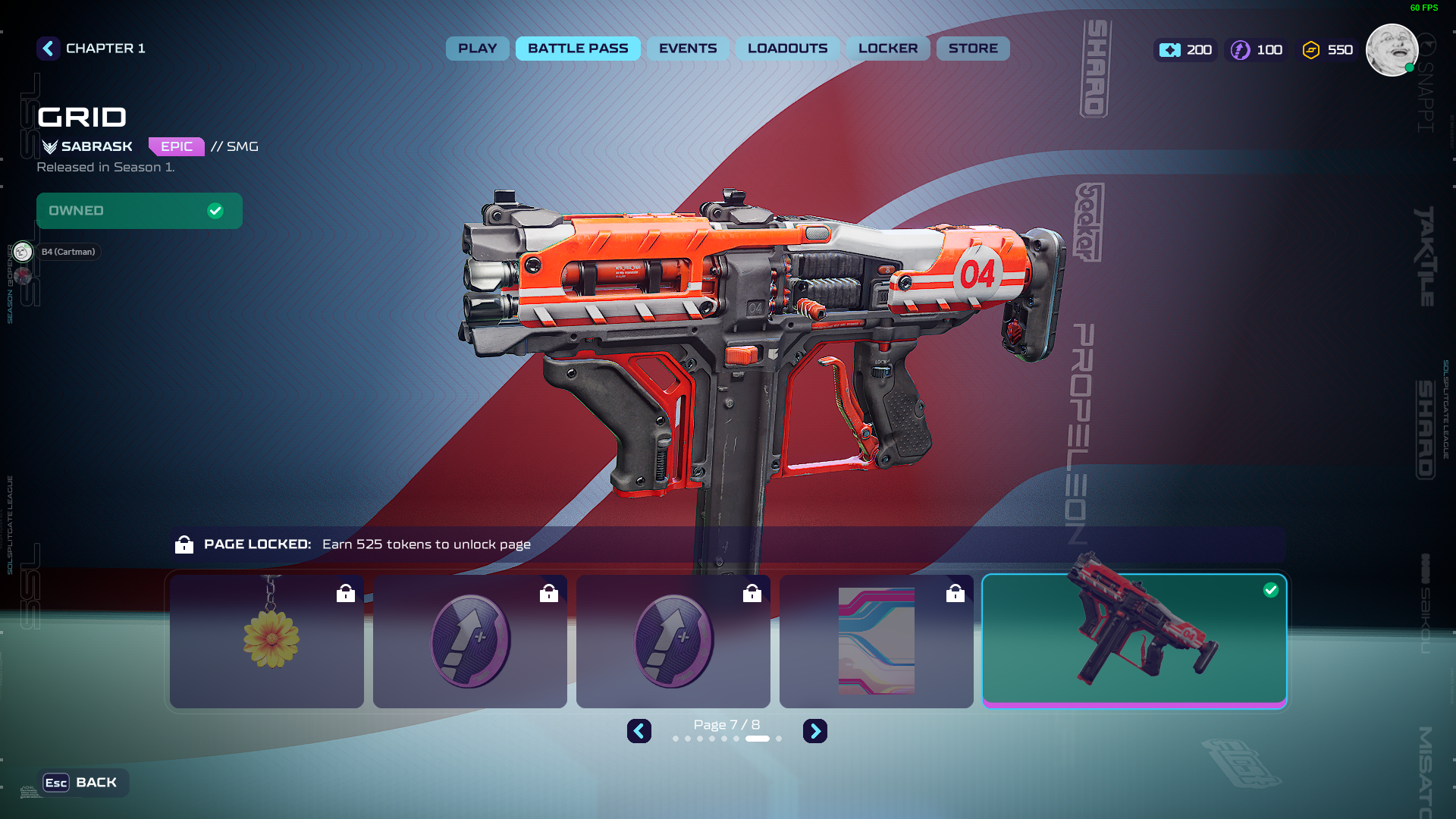
Task: Select the Grid SMG reward tile
Action: coord(1134,641)
